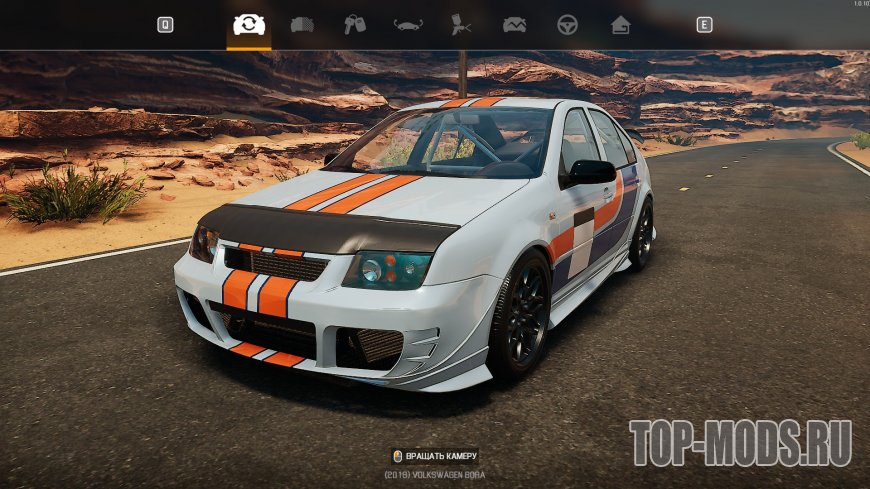Open the landscape photo tab

515,25
